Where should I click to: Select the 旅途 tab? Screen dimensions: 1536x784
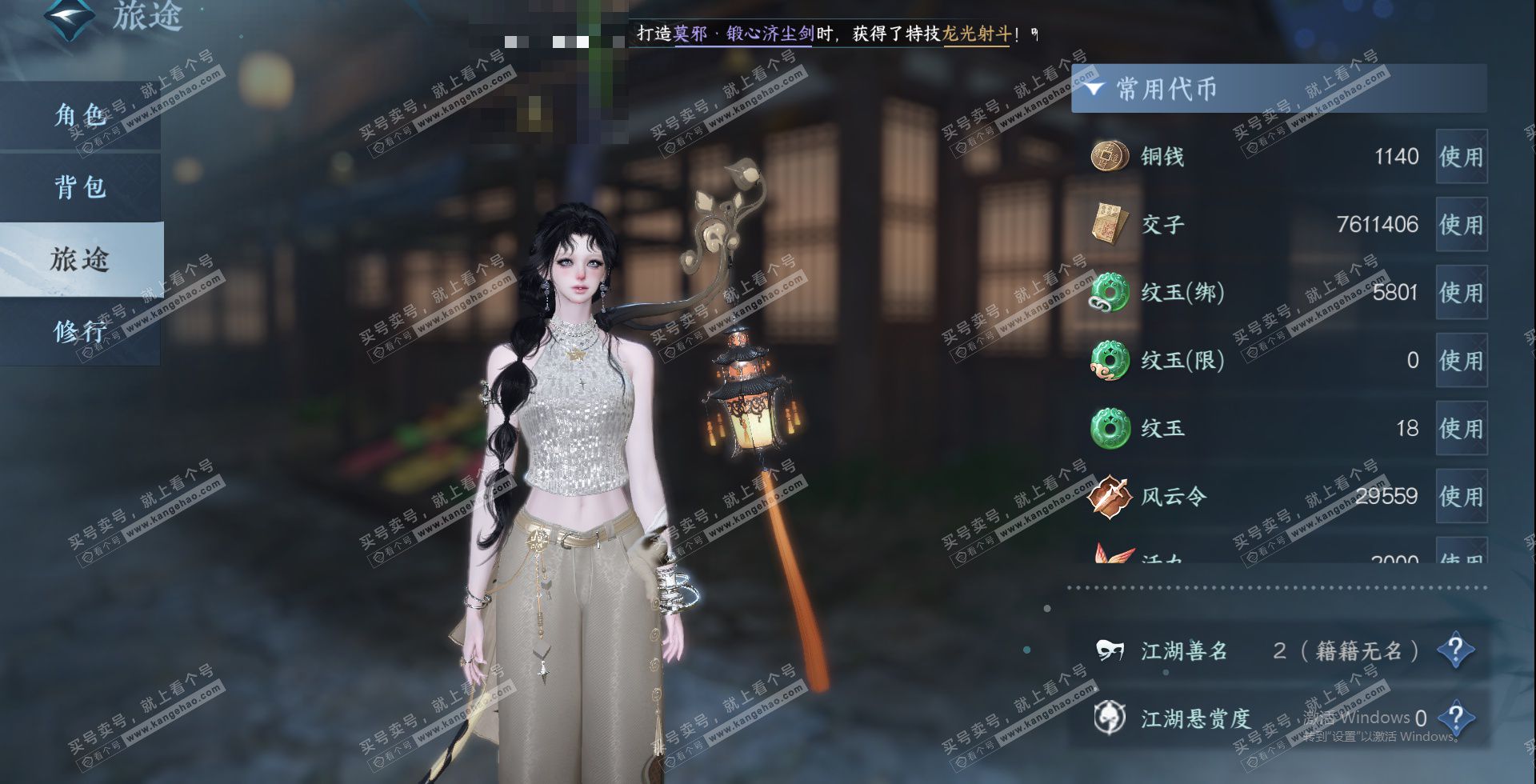coord(80,259)
